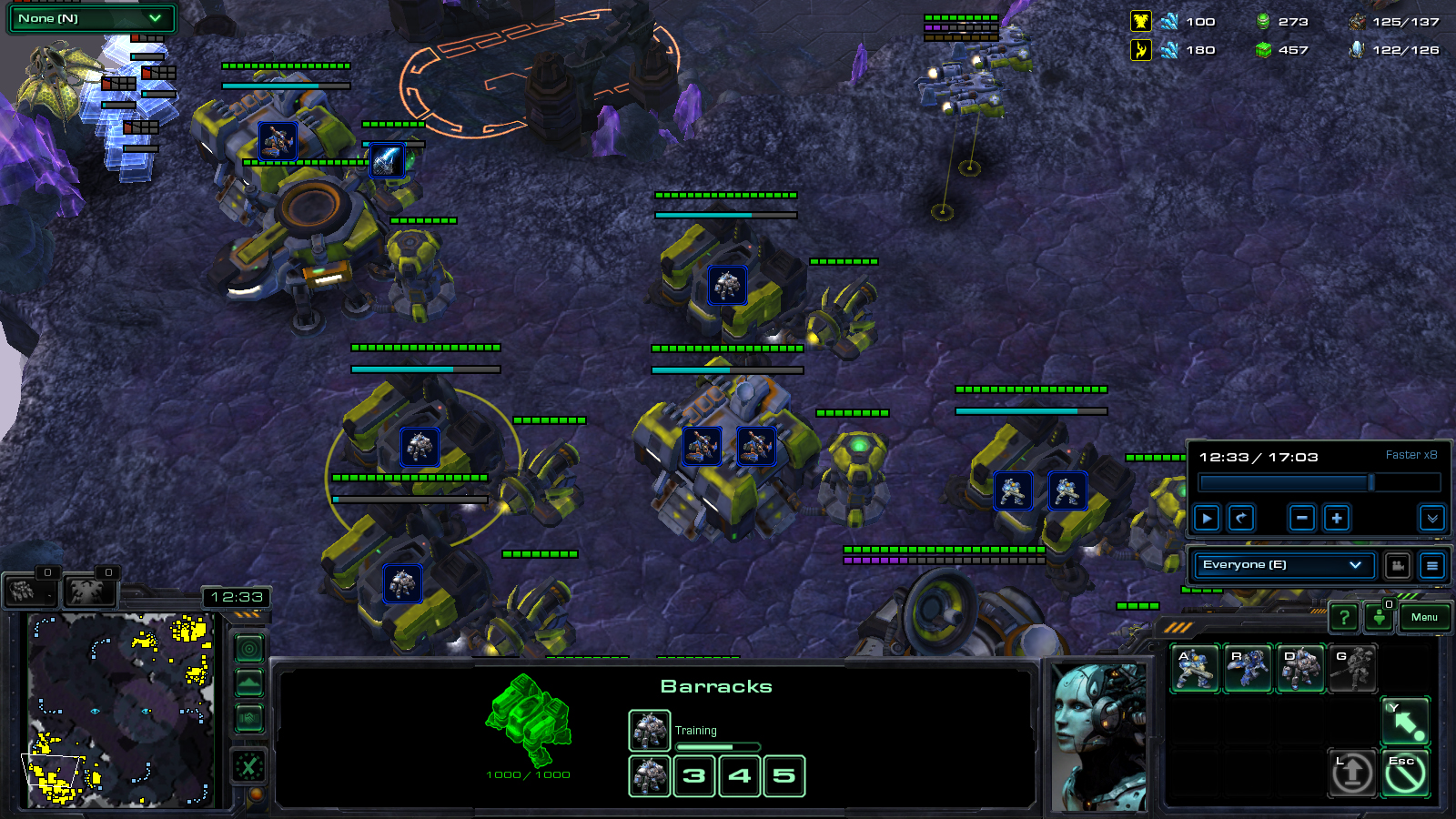Open the replay options list button
1456x819 pixels.
[x=1431, y=565]
